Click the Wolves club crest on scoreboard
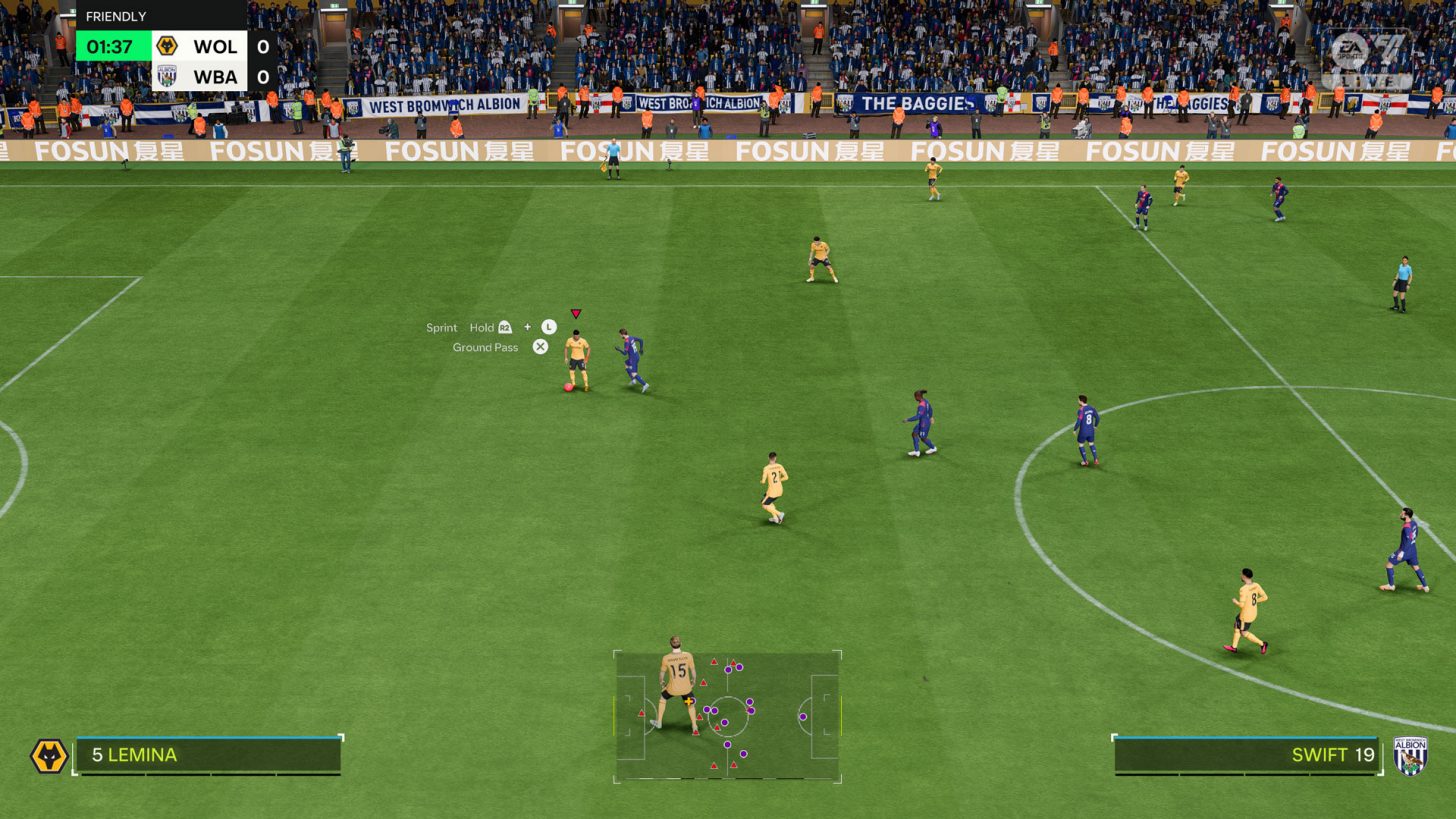Image resolution: width=1456 pixels, height=819 pixels. pyautogui.click(x=168, y=46)
